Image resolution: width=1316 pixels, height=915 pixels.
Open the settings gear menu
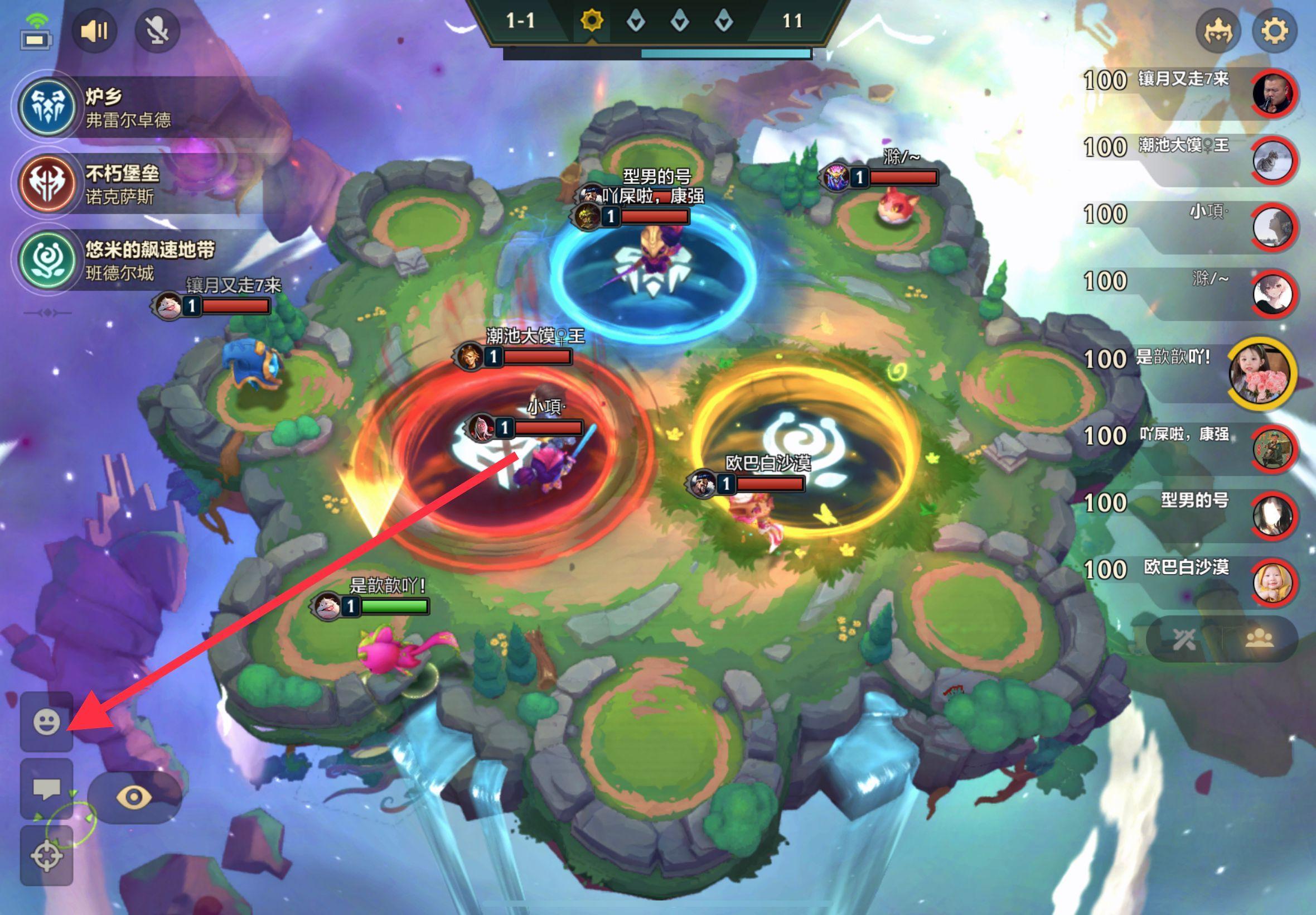pyautogui.click(x=1274, y=31)
